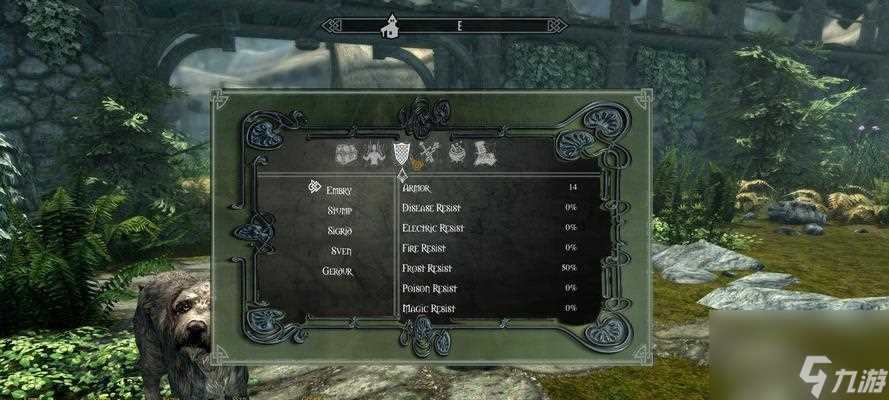The height and width of the screenshot is (400, 889).
Task: Open the first tab icon on the left
Action: coord(345,154)
